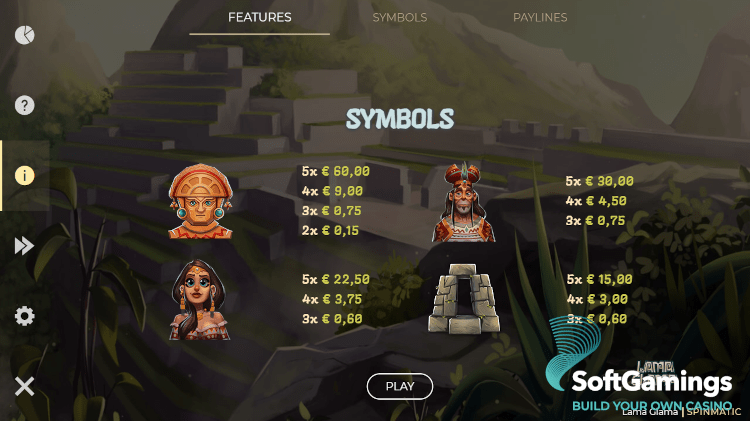
Task: Switch to the Features tab
Action: click(259, 18)
